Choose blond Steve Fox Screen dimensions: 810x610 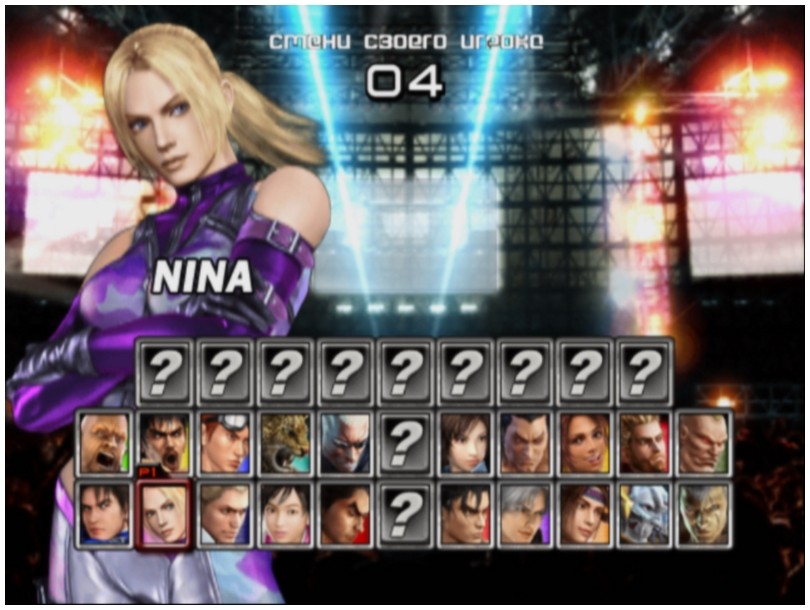point(224,513)
